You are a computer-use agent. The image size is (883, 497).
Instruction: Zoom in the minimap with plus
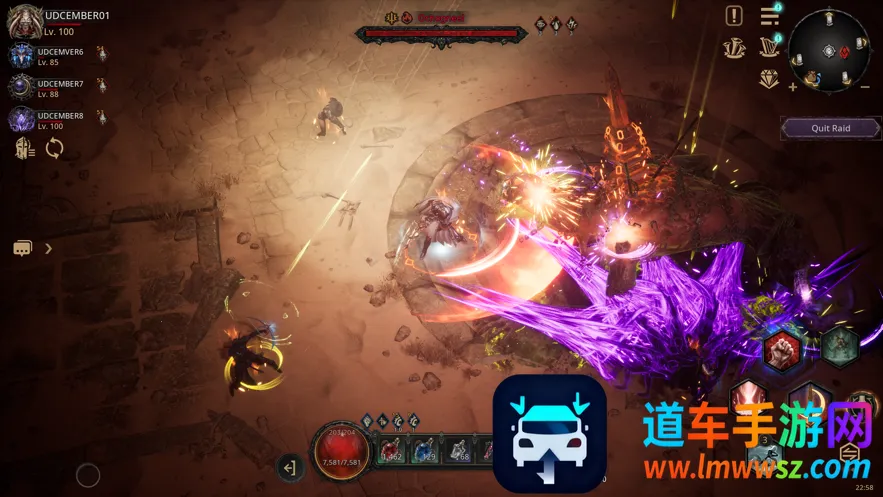click(793, 87)
